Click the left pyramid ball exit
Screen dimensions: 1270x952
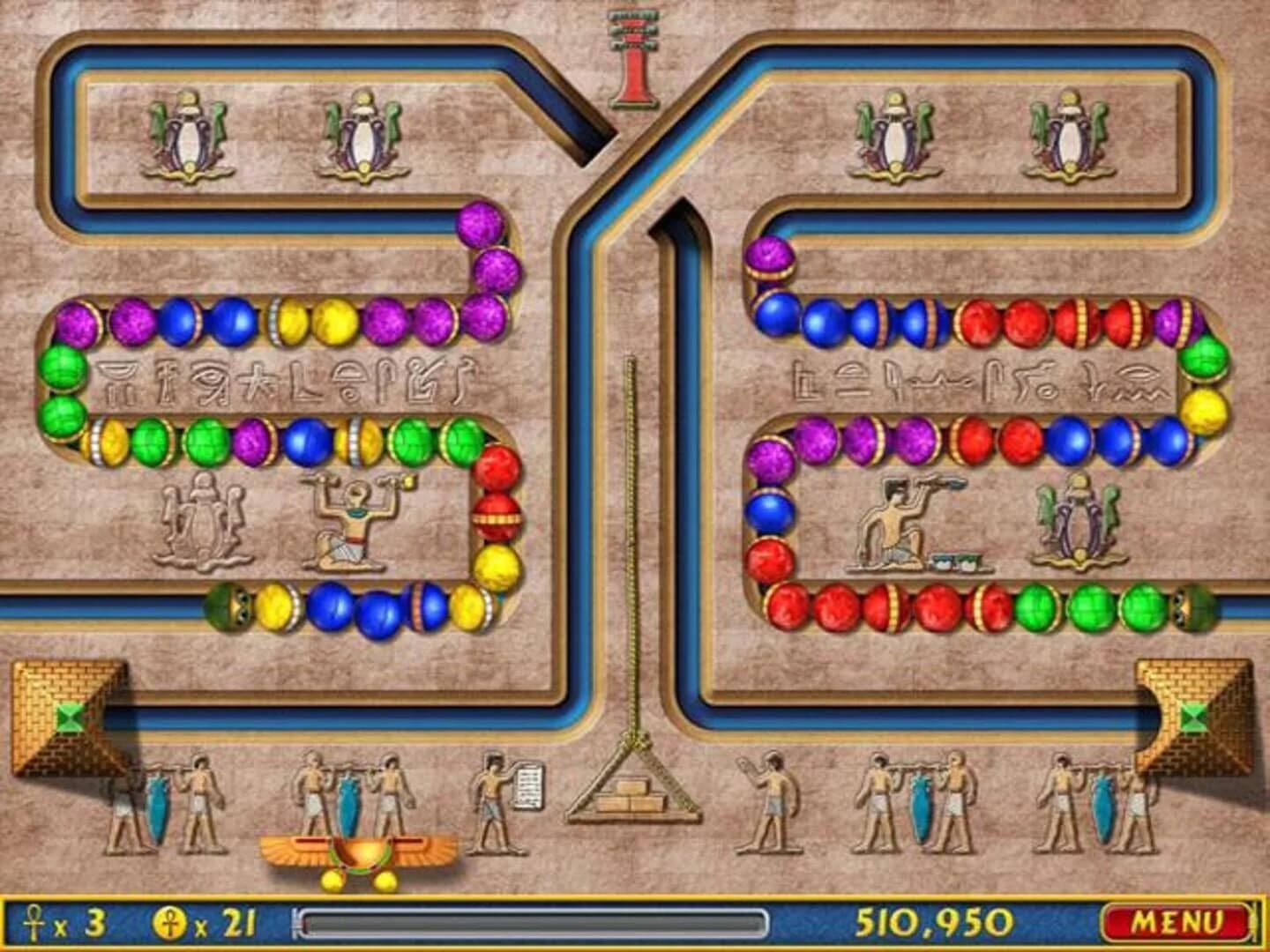point(69,714)
